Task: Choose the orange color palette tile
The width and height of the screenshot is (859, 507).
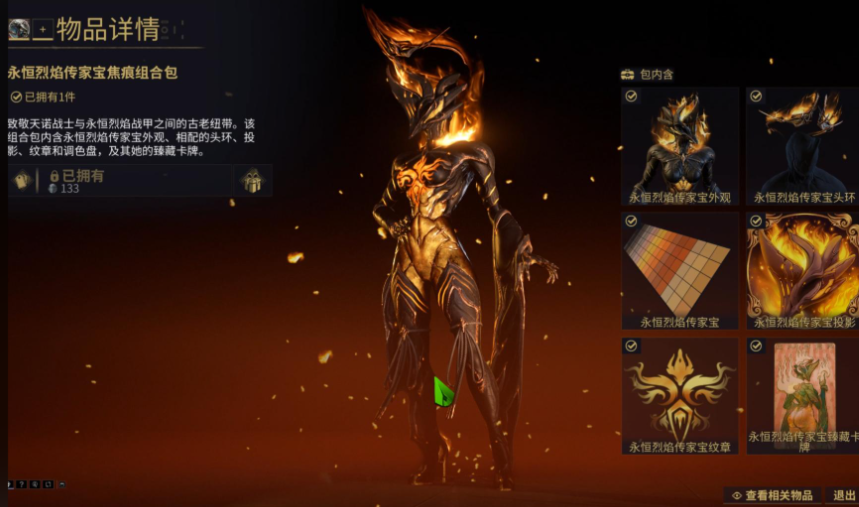Action: pyautogui.click(x=680, y=270)
